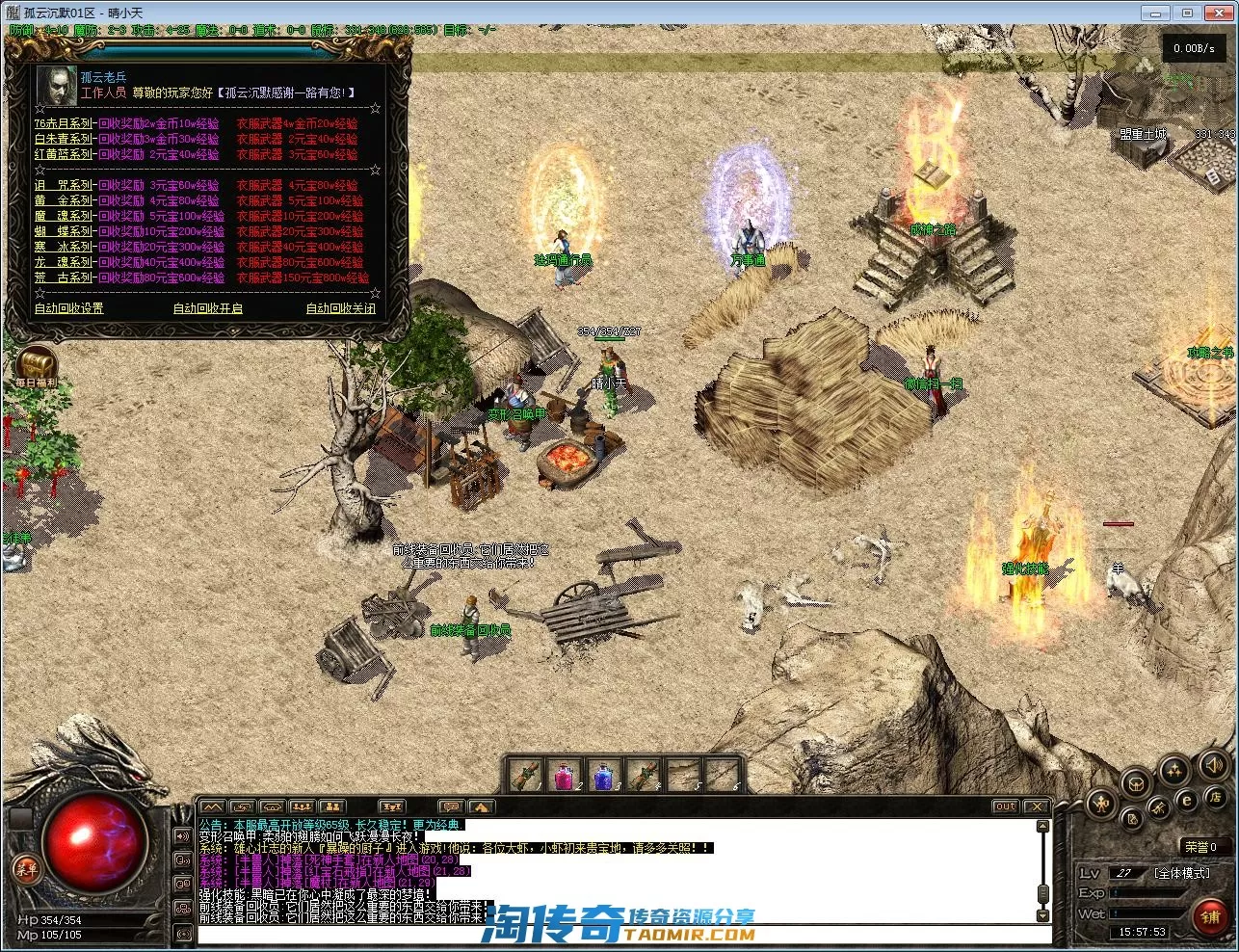The height and width of the screenshot is (952, 1239).
Task: Use the blue mana potion in hotbar
Action: coord(603,775)
